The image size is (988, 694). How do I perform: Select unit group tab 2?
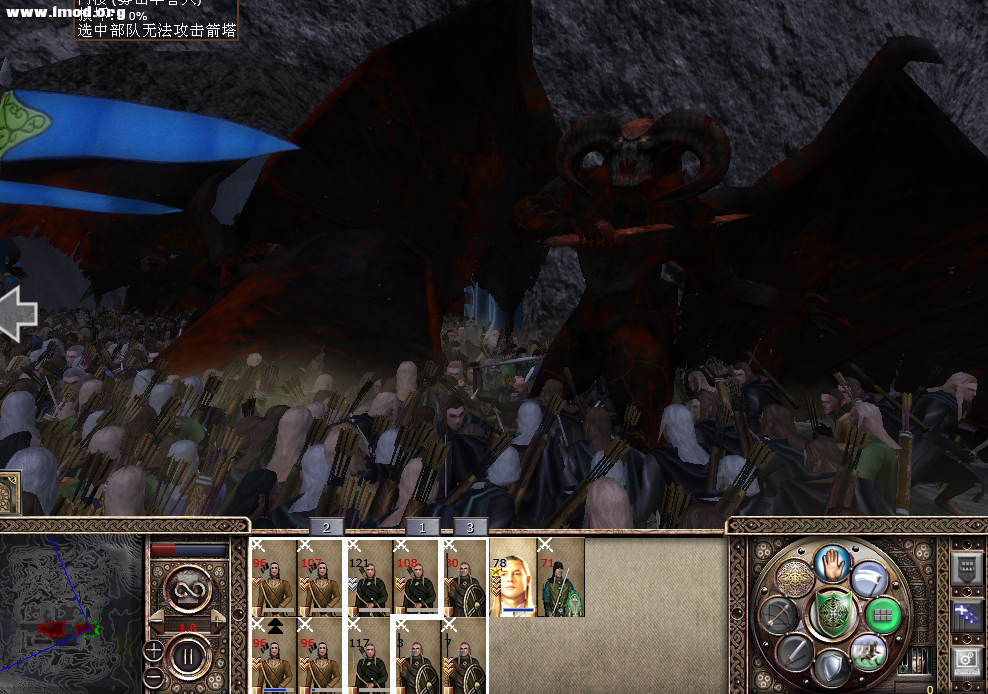click(x=326, y=527)
